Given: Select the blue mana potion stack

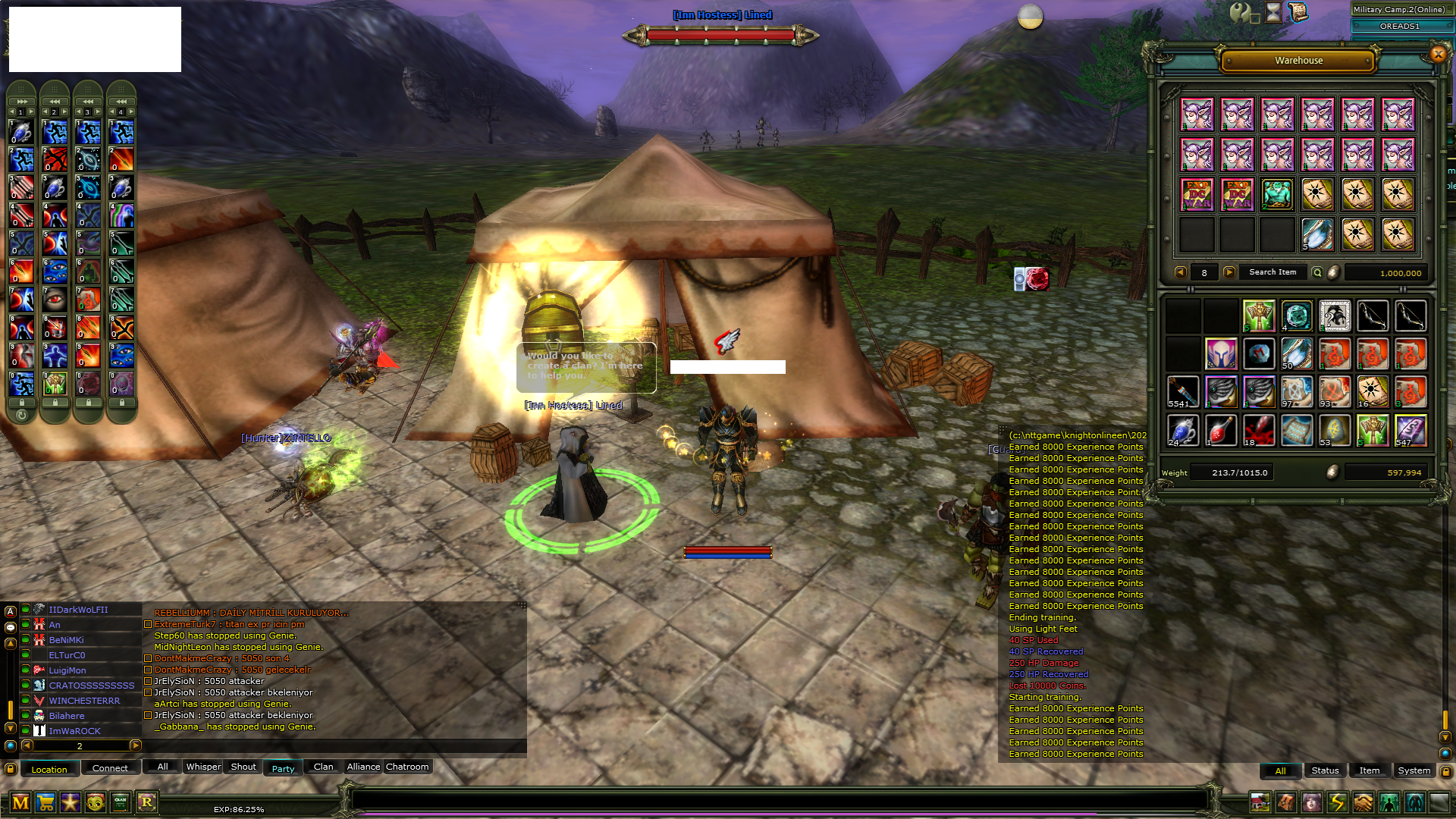Looking at the screenshot, I should click(1182, 431).
